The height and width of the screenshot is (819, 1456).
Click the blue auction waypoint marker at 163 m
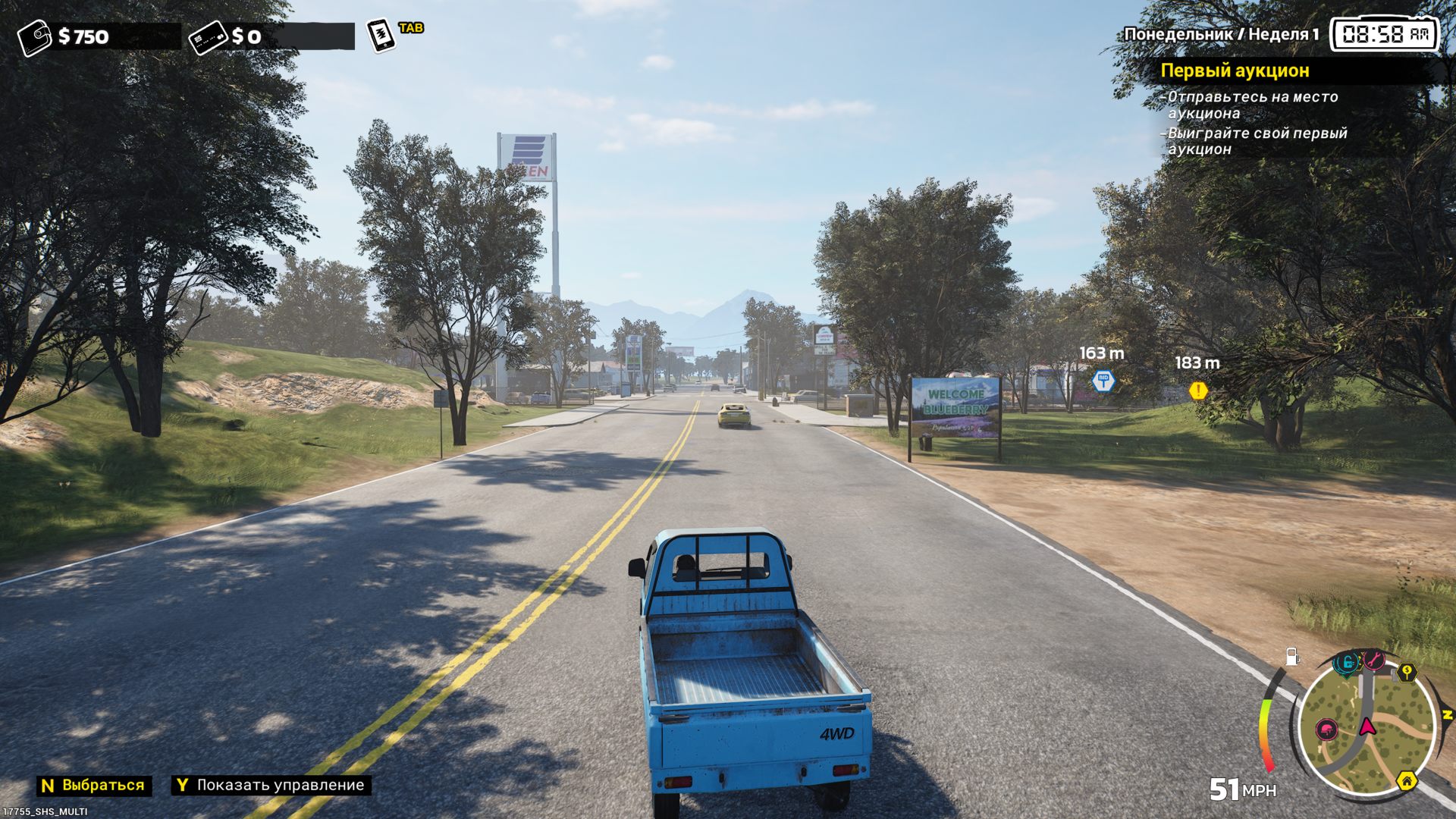click(x=1103, y=381)
